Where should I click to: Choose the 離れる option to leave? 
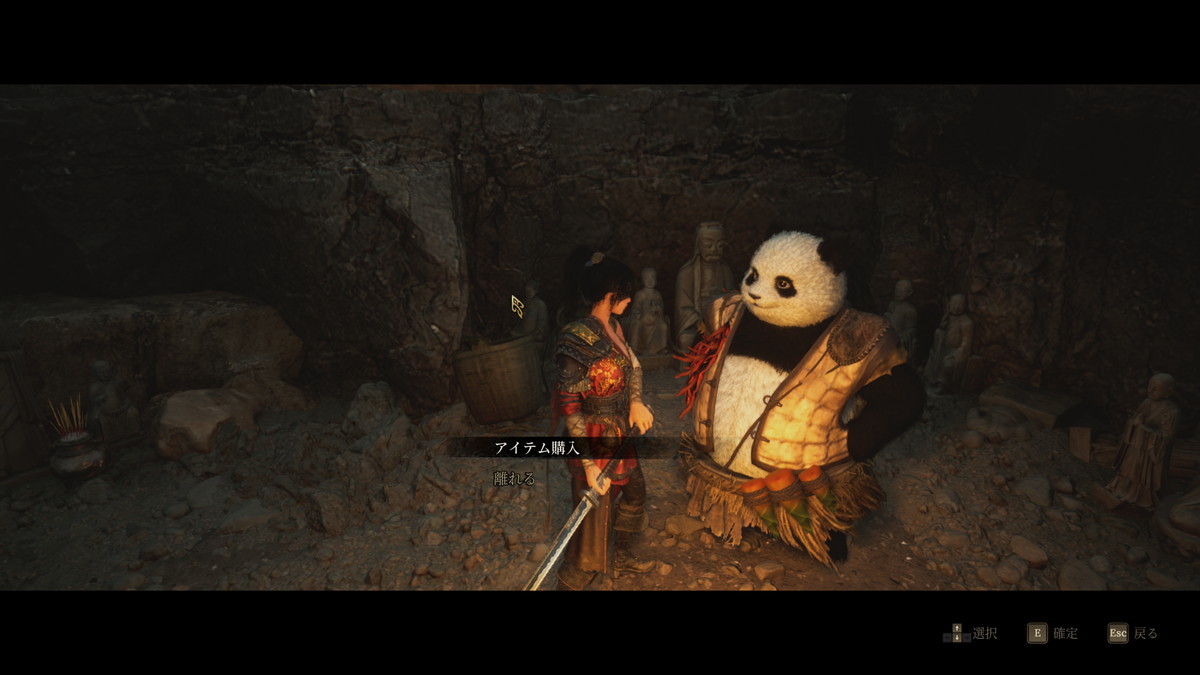[515, 479]
